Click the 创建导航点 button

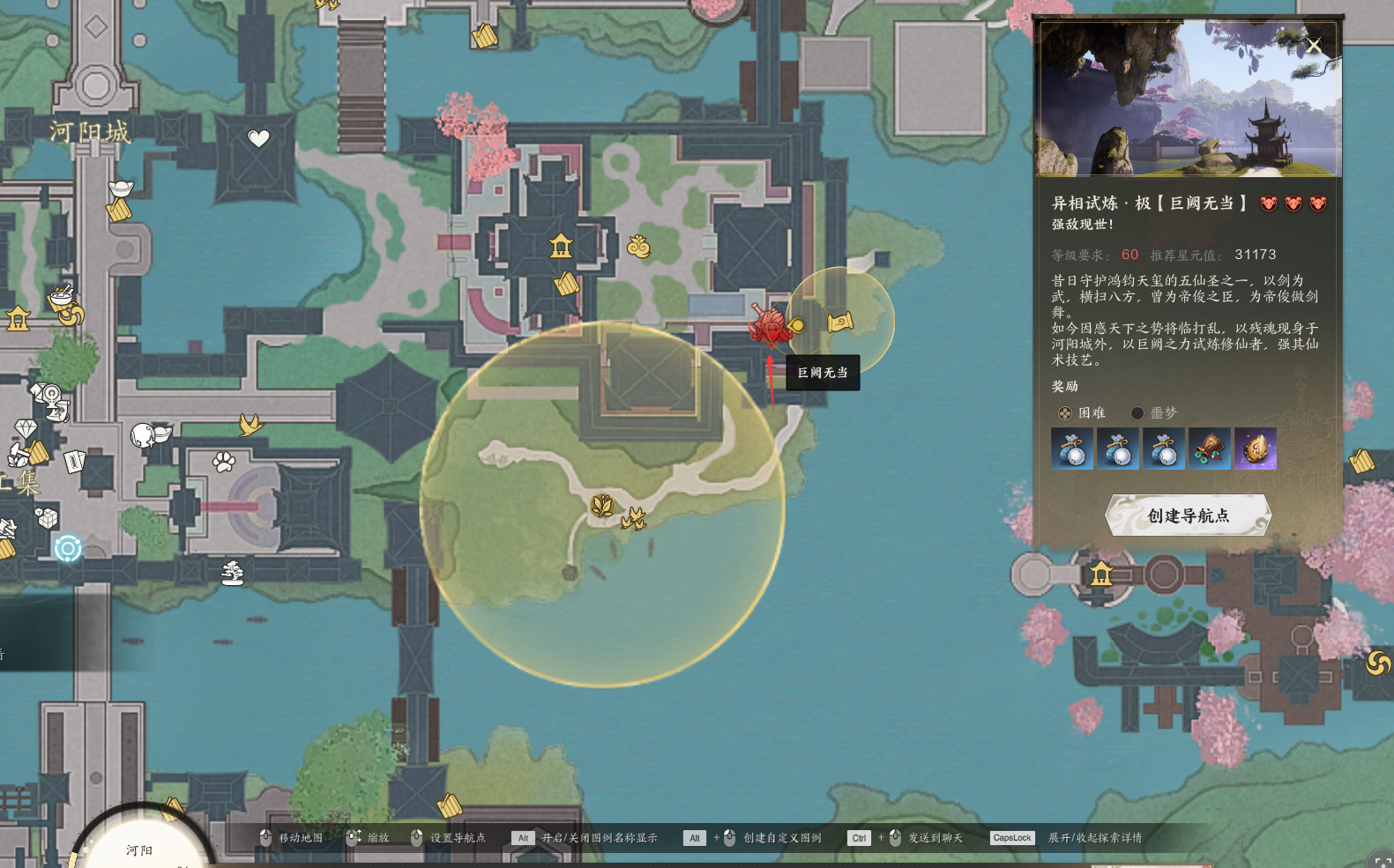pos(1188,516)
